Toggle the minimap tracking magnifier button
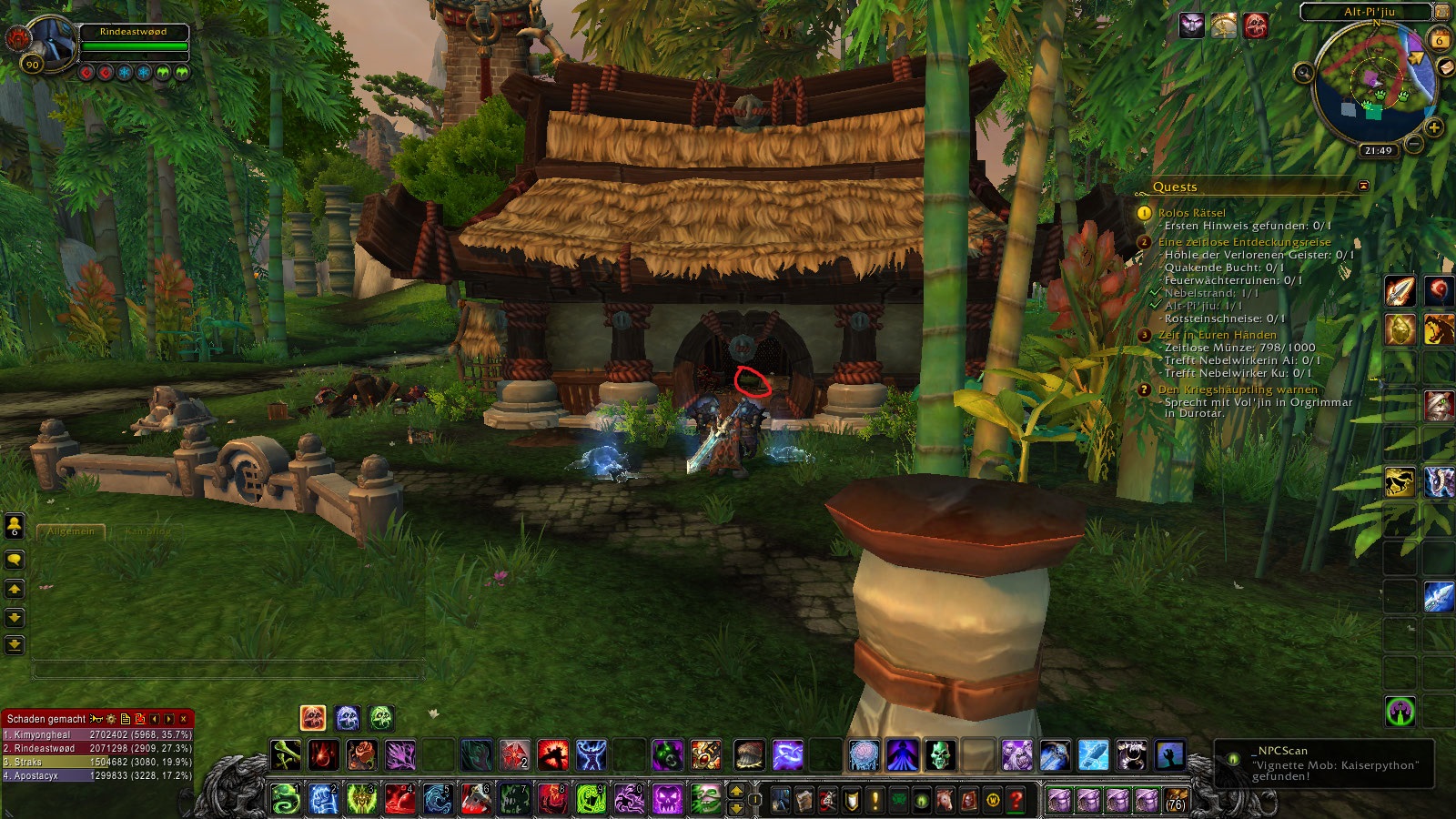Viewport: 1456px width, 819px height. point(1304,72)
